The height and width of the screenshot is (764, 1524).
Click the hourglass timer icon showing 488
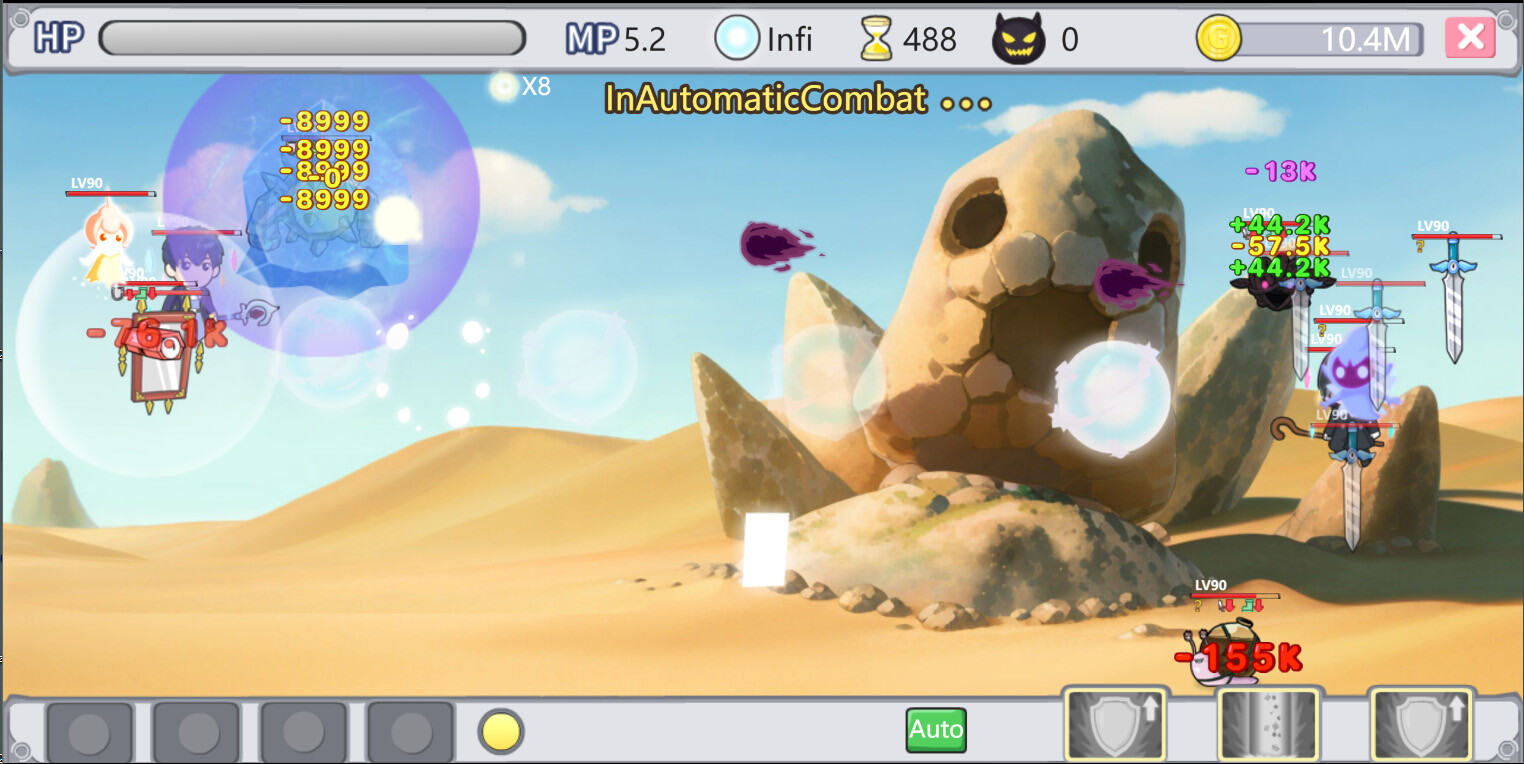(875, 38)
